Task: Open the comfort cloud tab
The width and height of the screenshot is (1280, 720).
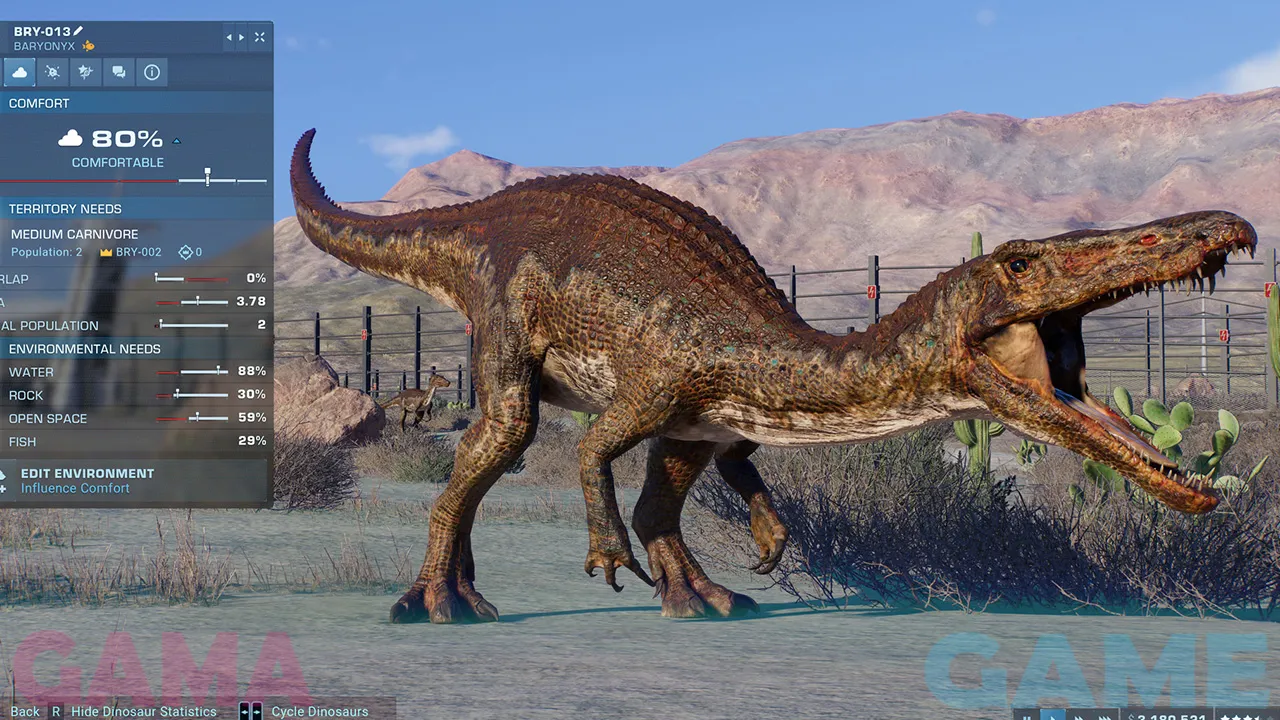Action: [20, 72]
